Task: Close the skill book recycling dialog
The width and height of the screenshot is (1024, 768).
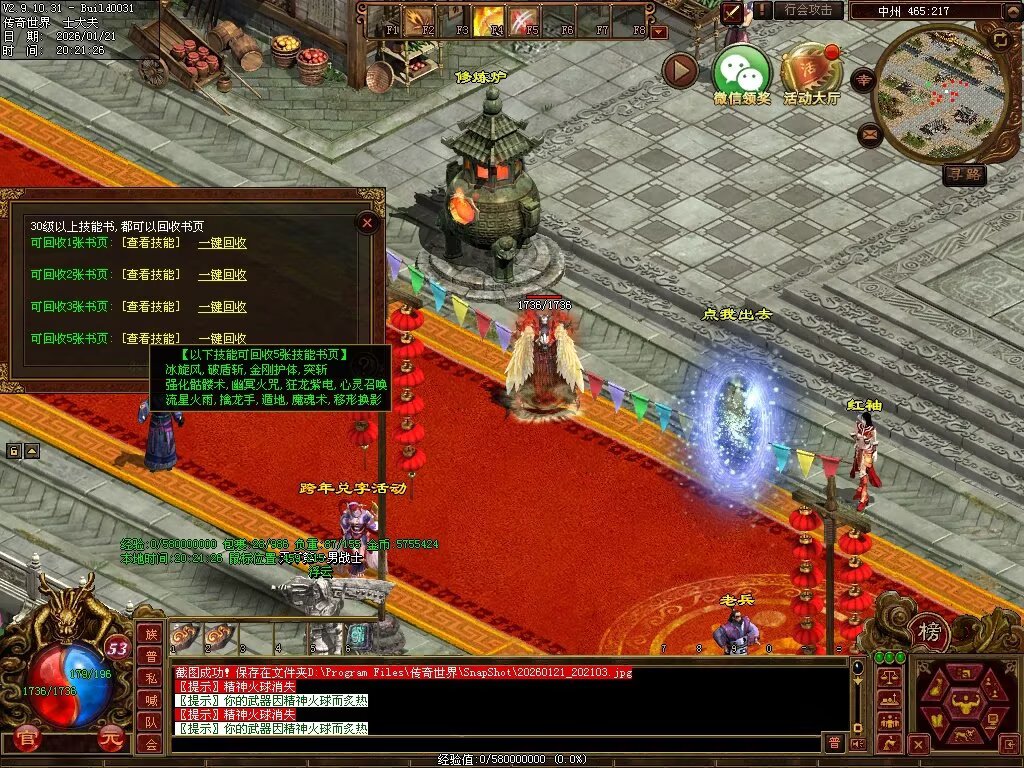Action: [368, 223]
